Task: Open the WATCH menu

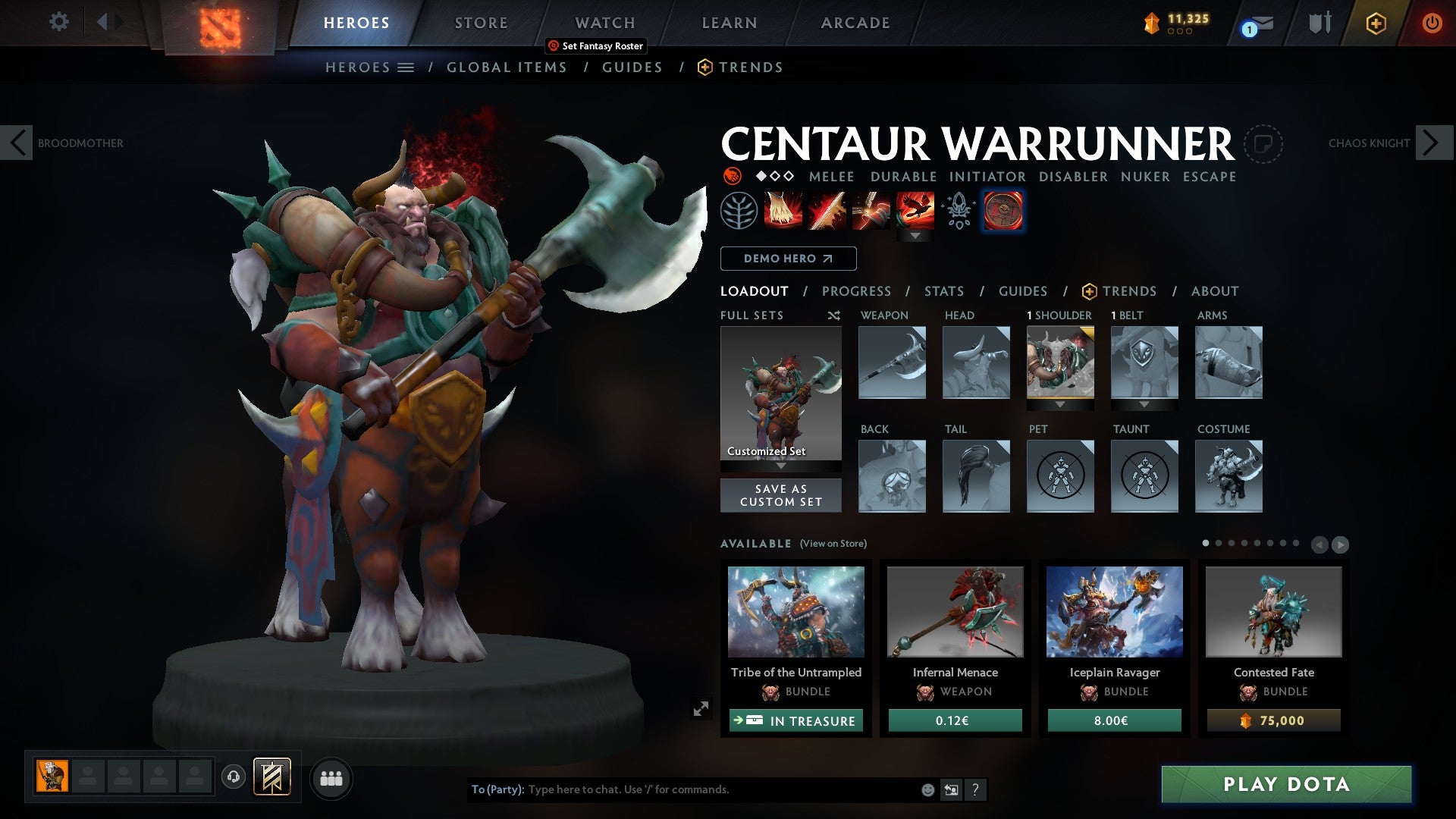Action: [604, 23]
